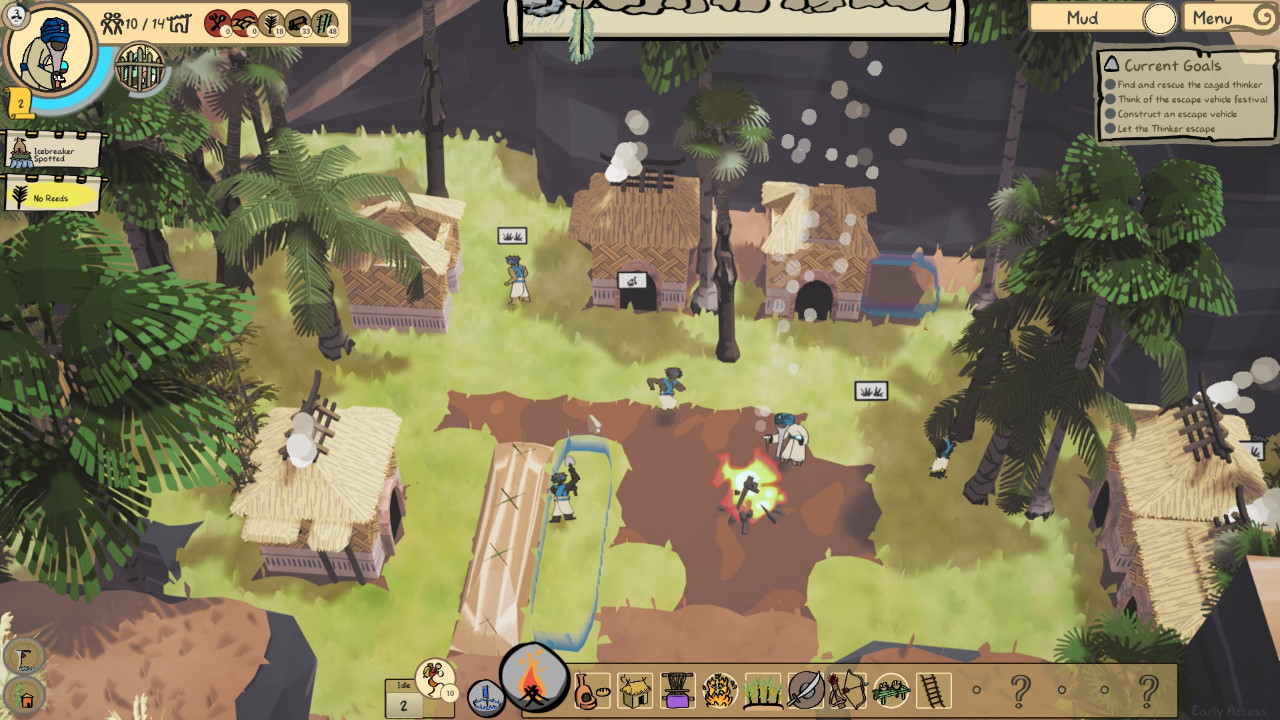Select the large campfire build button
The width and height of the screenshot is (1280, 720).
pos(533,678)
